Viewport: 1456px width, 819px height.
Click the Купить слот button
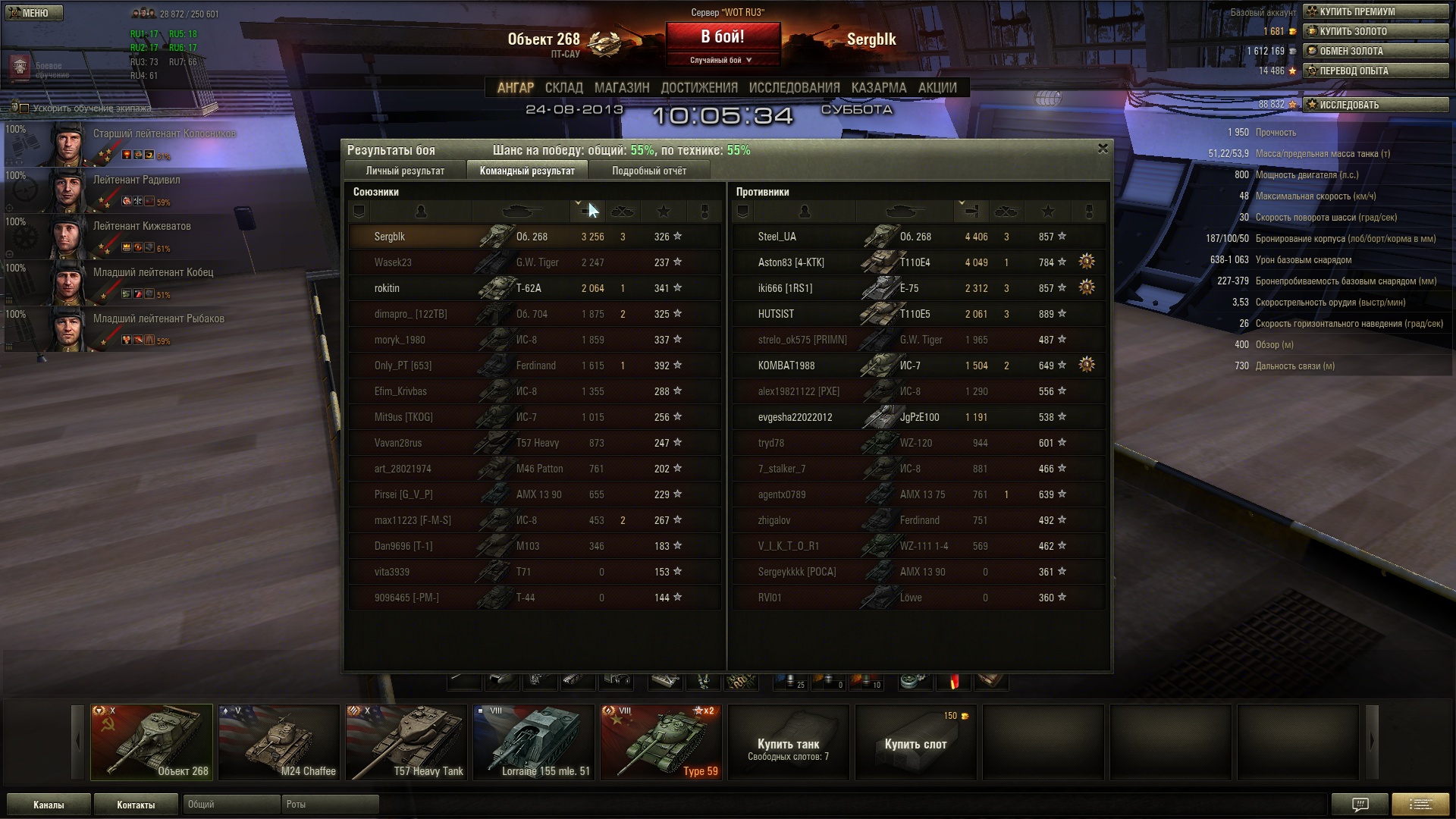915,743
